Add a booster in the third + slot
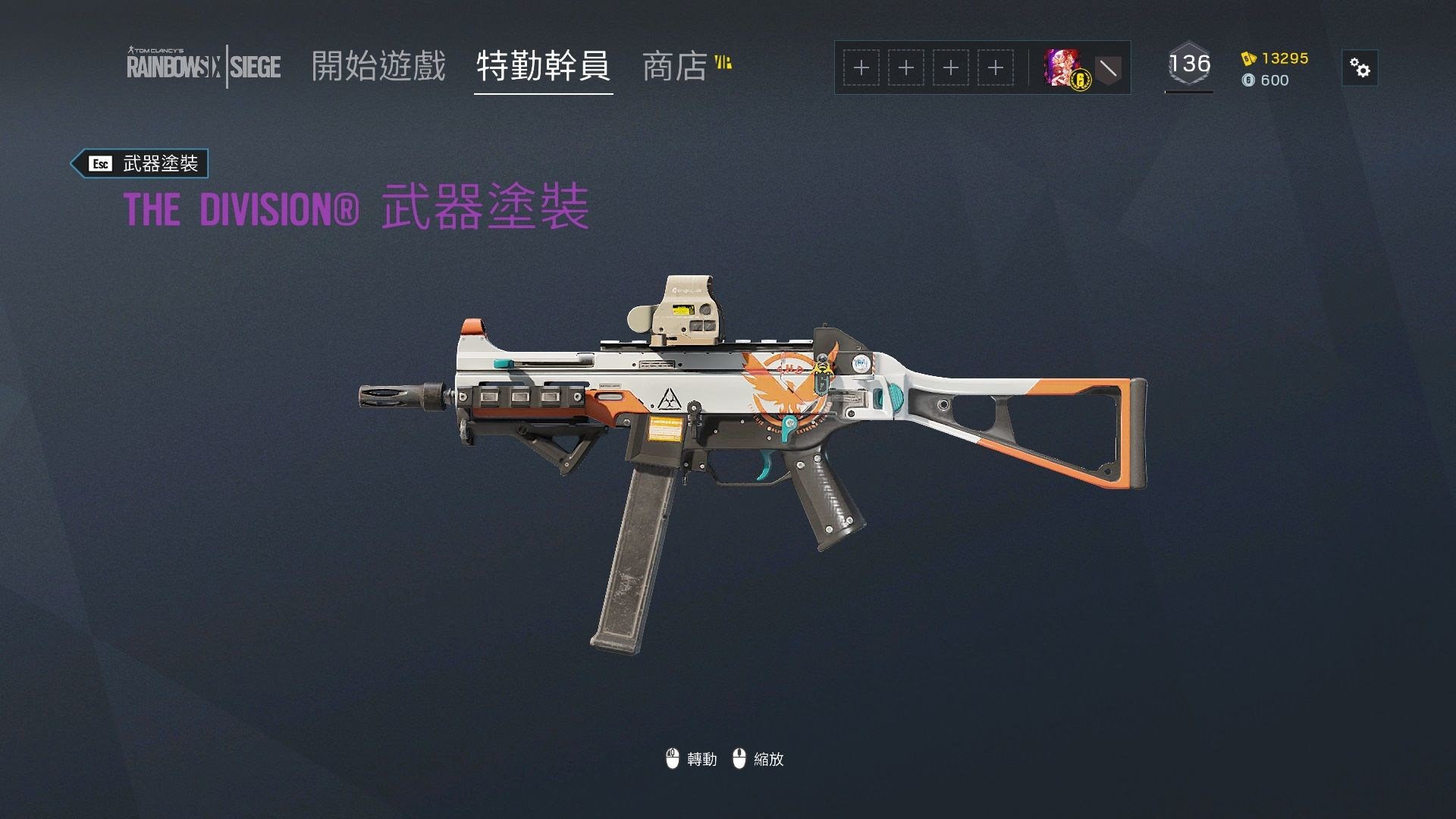1456x819 pixels. pos(950,67)
